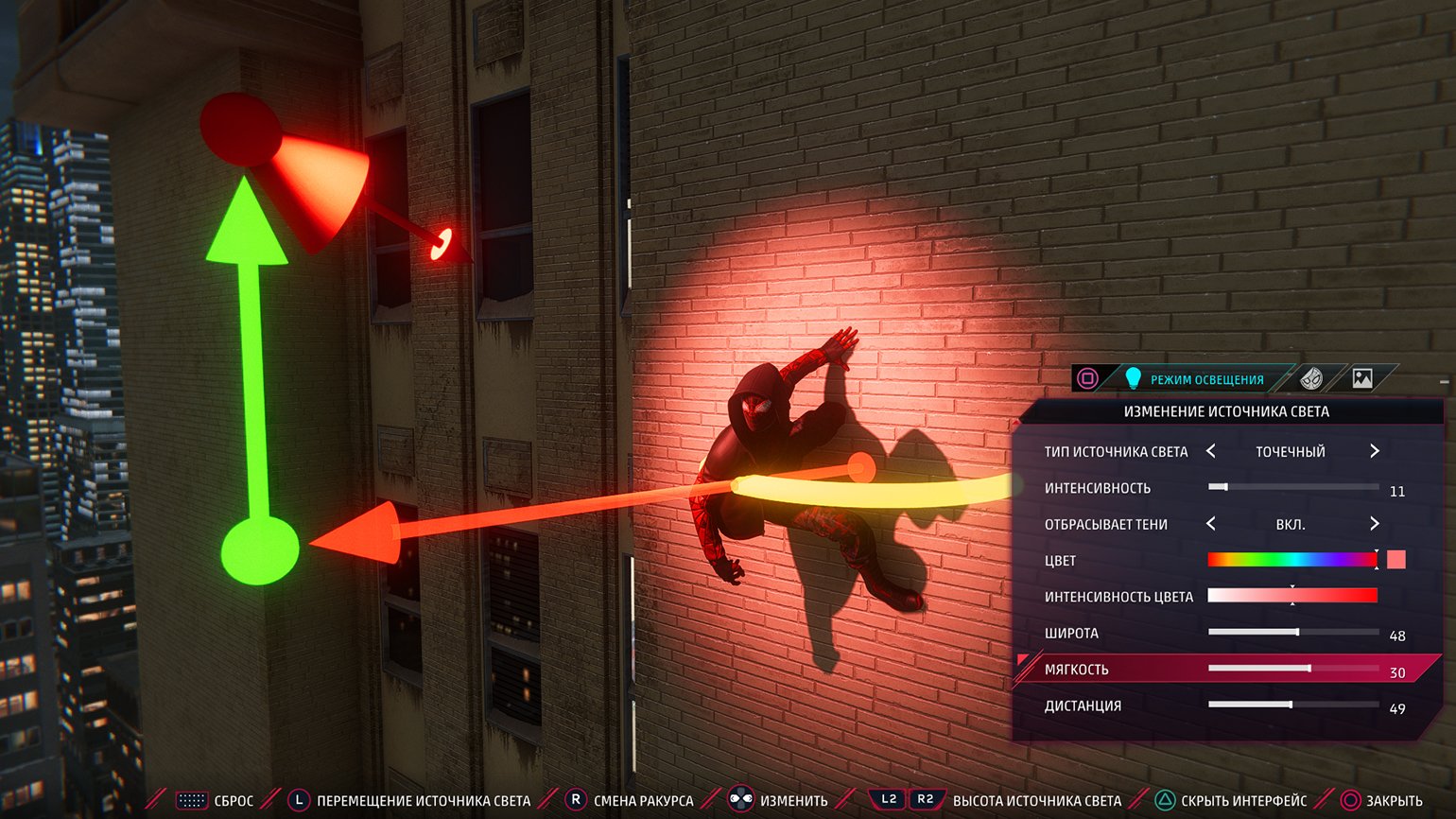
Task: Select the Тип источника света row
Action: coord(1116,452)
